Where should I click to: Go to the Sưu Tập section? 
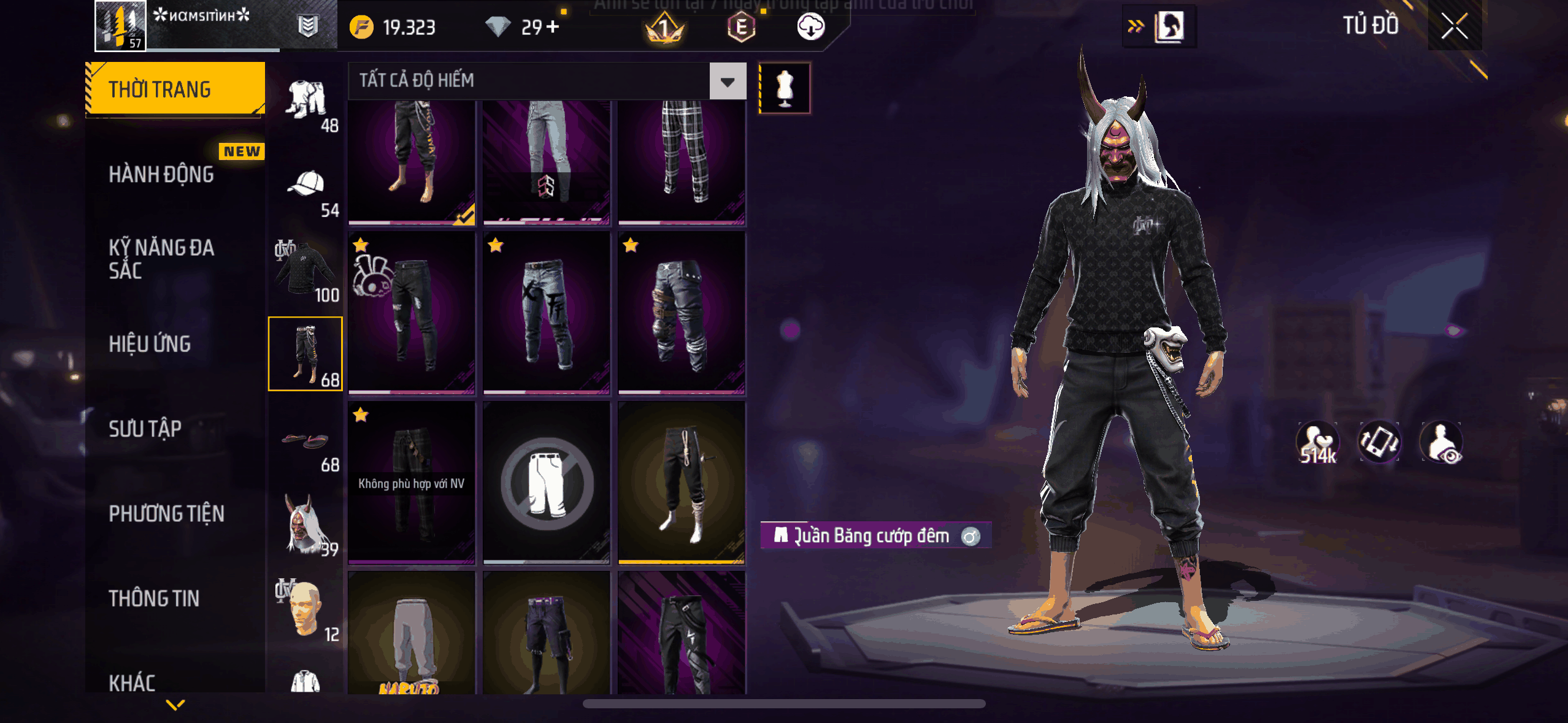coord(145,429)
